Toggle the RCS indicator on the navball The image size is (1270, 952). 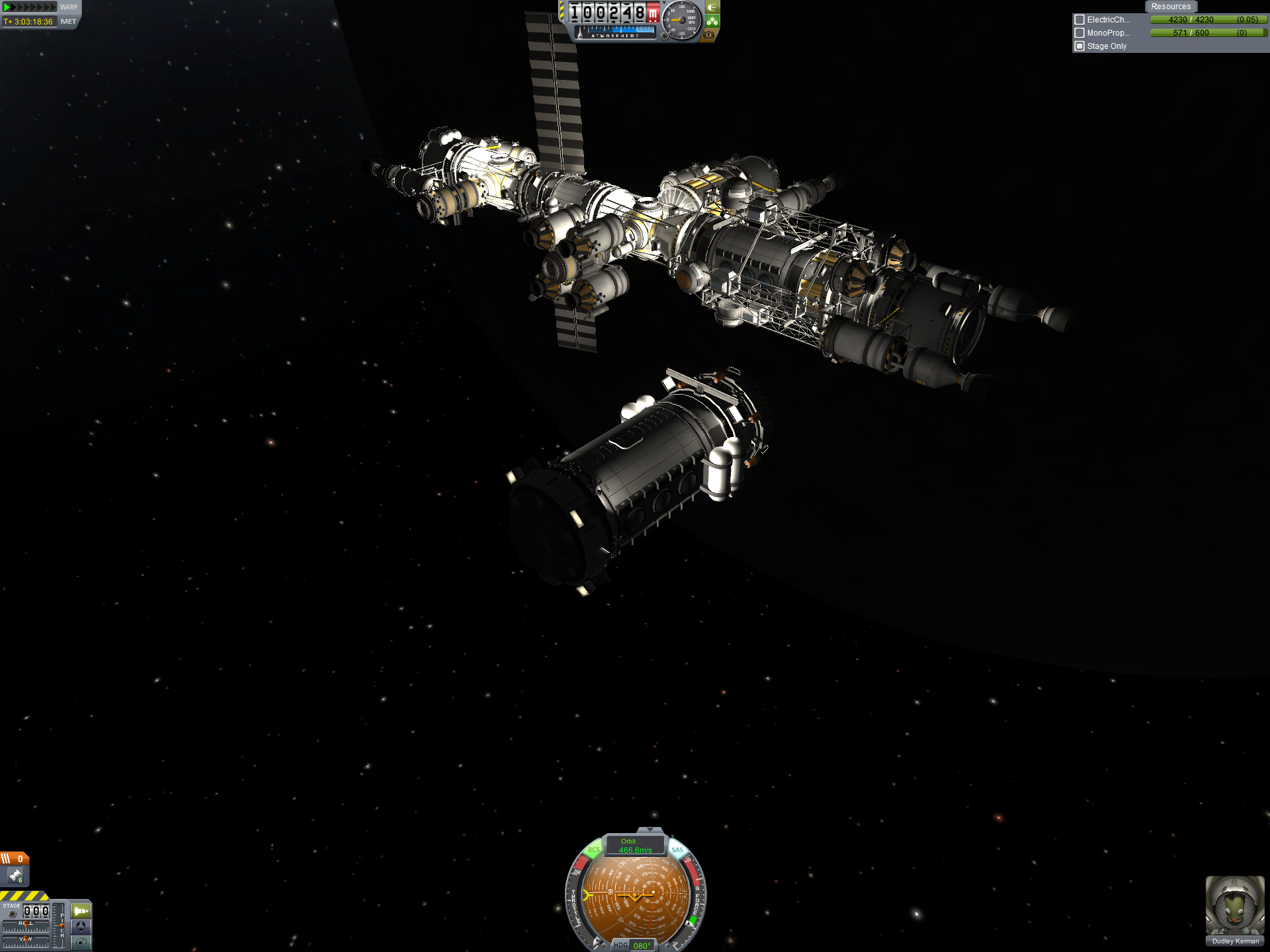(x=593, y=850)
